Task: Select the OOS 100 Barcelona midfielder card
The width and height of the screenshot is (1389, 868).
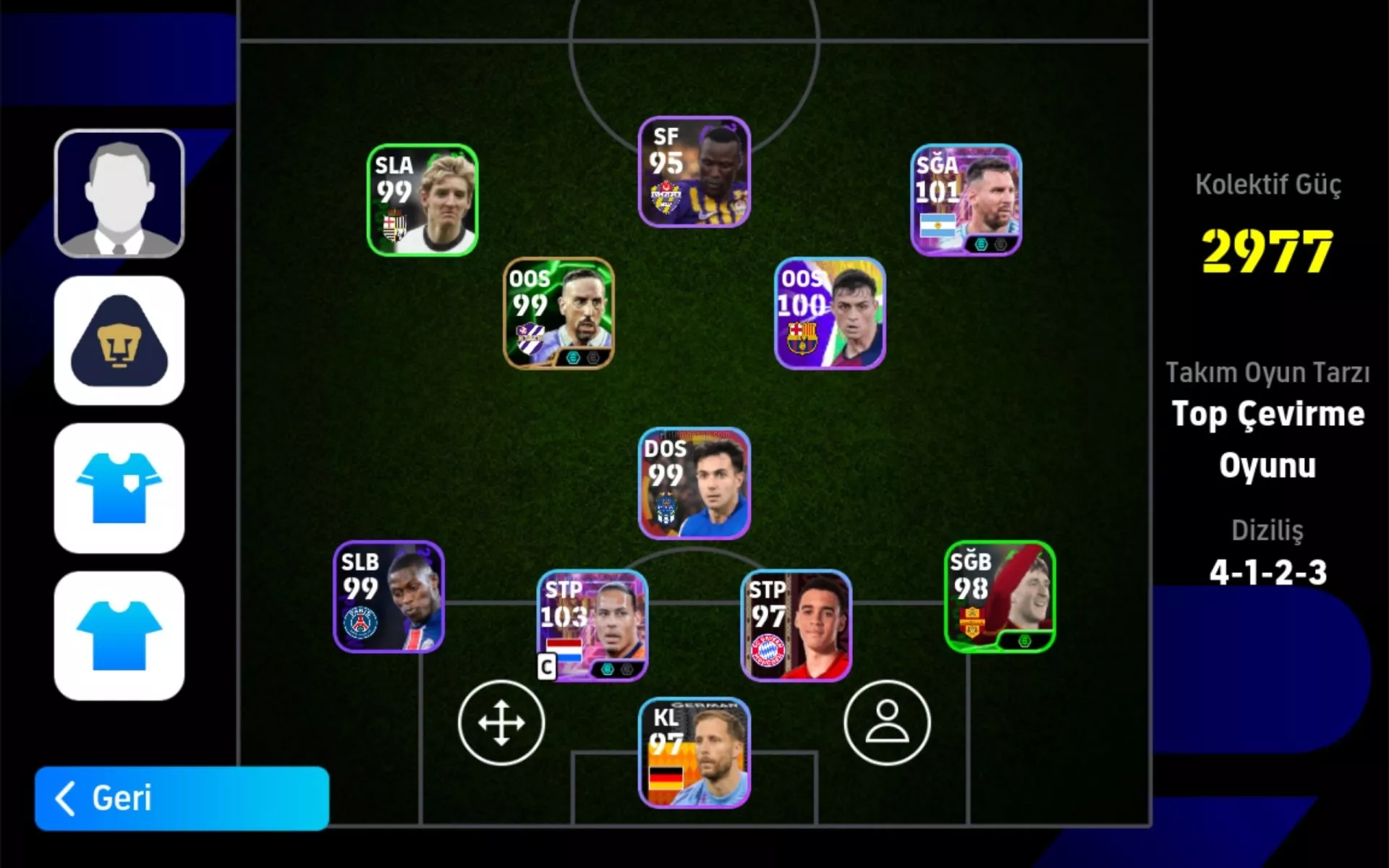Action: pos(830,313)
